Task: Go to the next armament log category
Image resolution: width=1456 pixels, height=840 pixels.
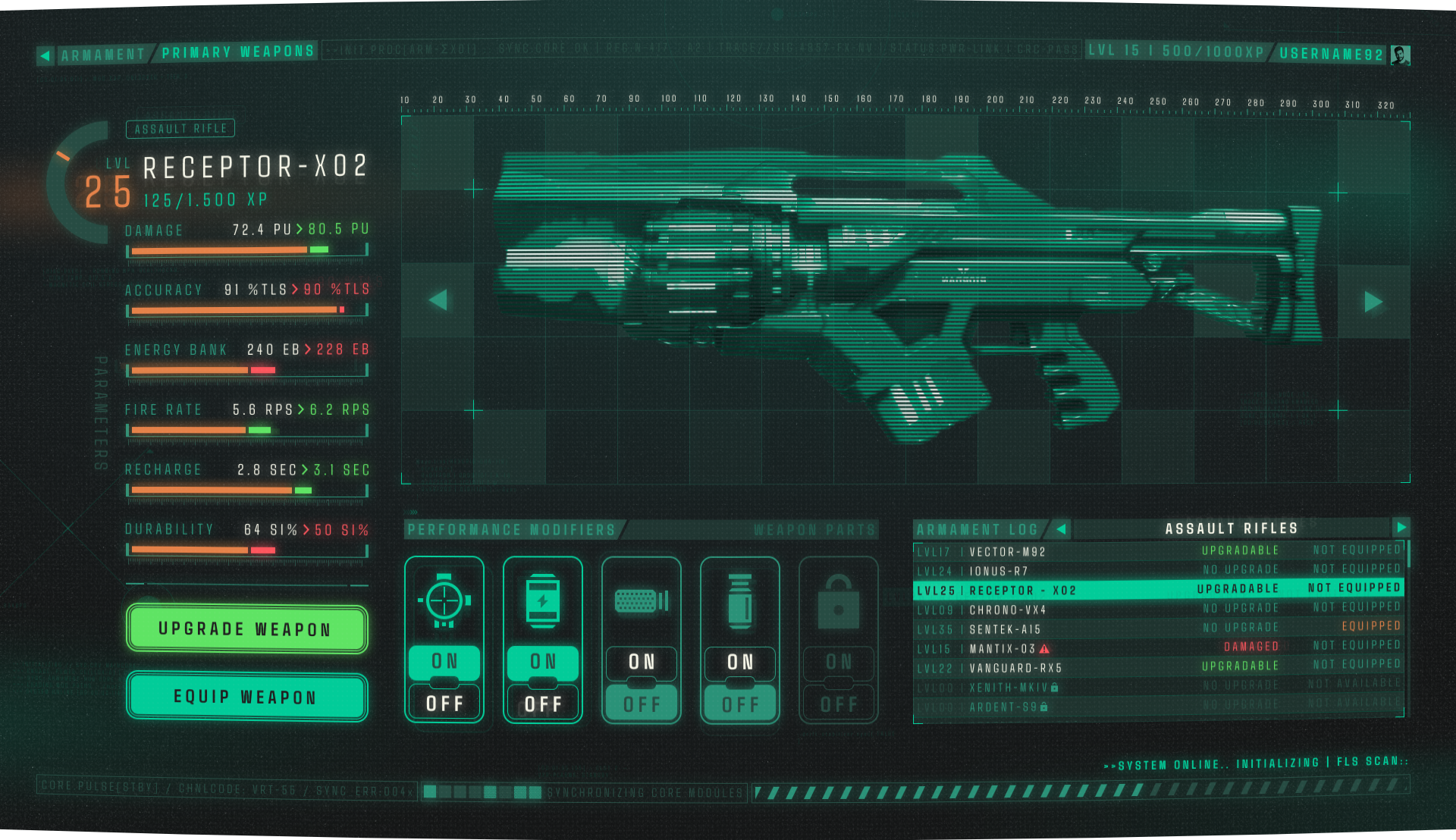Action: point(1401,527)
